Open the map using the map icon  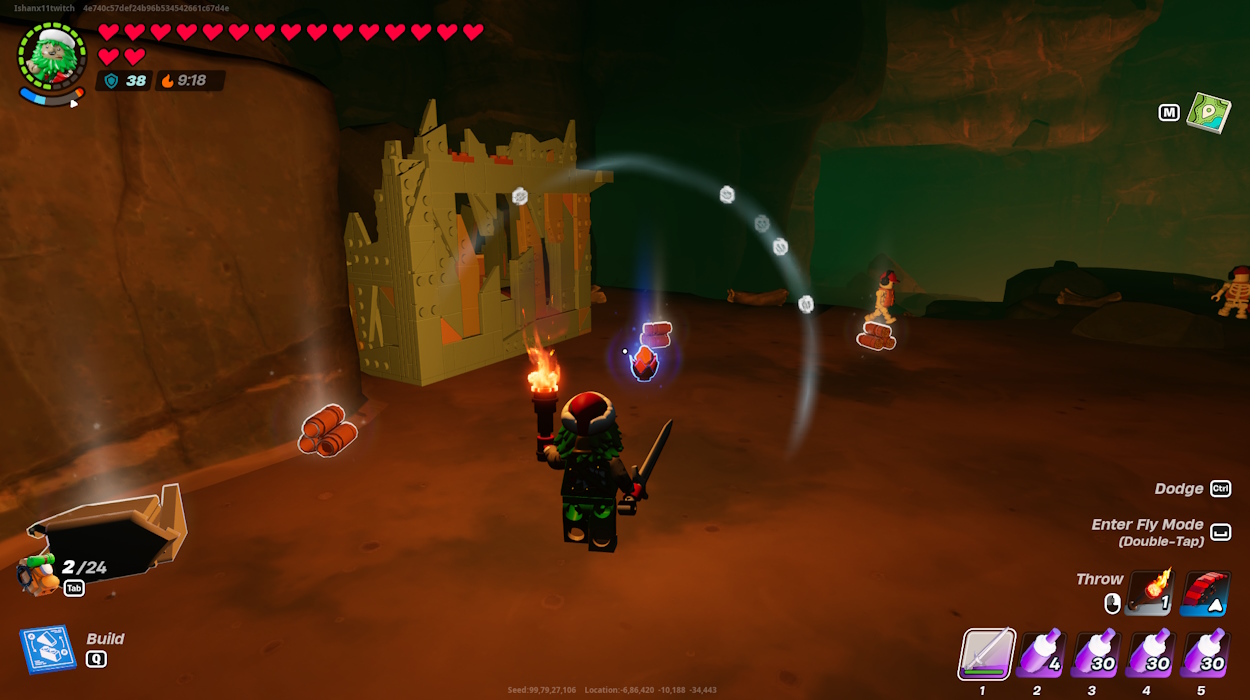[x=1208, y=112]
